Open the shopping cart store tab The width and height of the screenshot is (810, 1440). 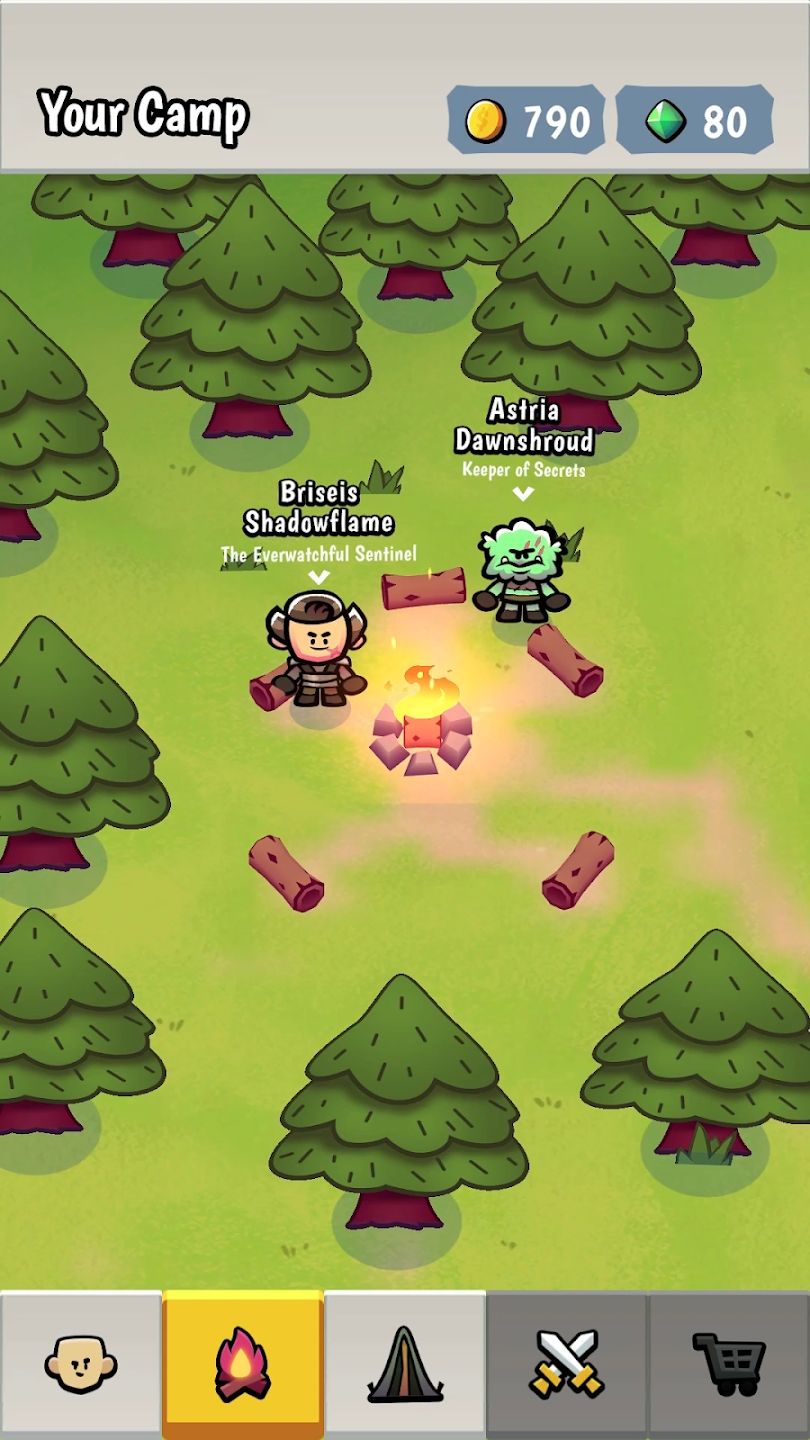click(x=729, y=1364)
